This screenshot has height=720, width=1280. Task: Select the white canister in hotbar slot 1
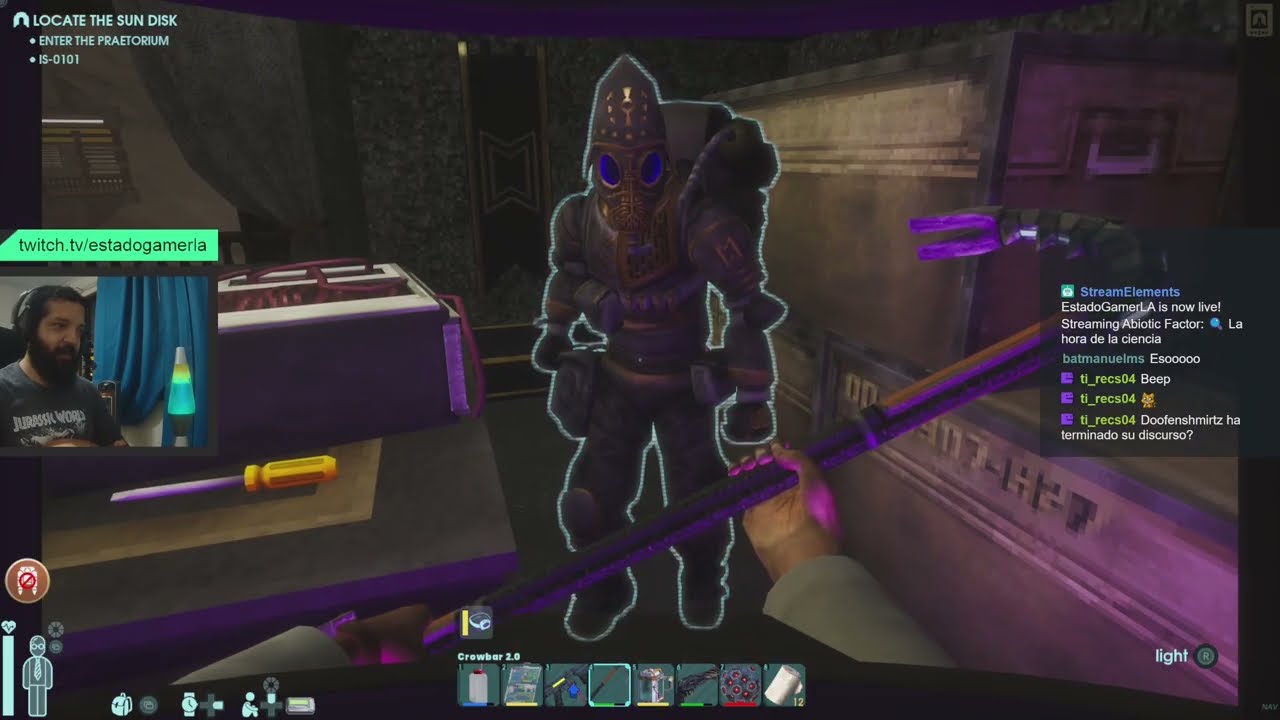tap(478, 686)
